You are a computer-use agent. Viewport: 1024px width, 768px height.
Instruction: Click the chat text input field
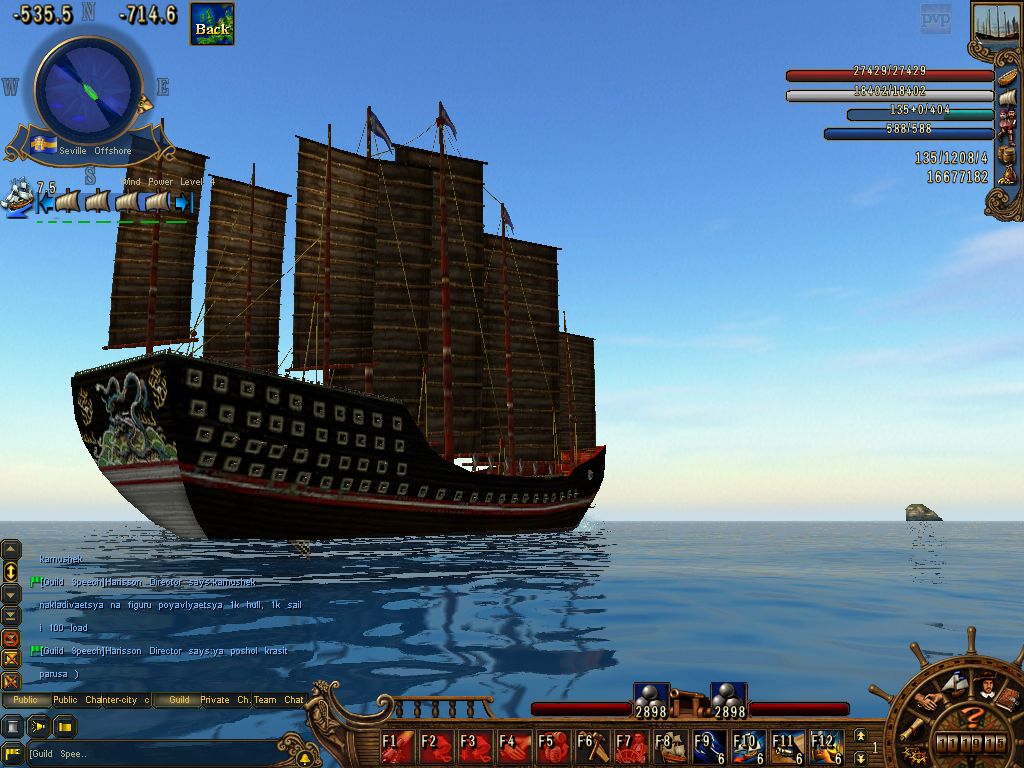(x=150, y=753)
